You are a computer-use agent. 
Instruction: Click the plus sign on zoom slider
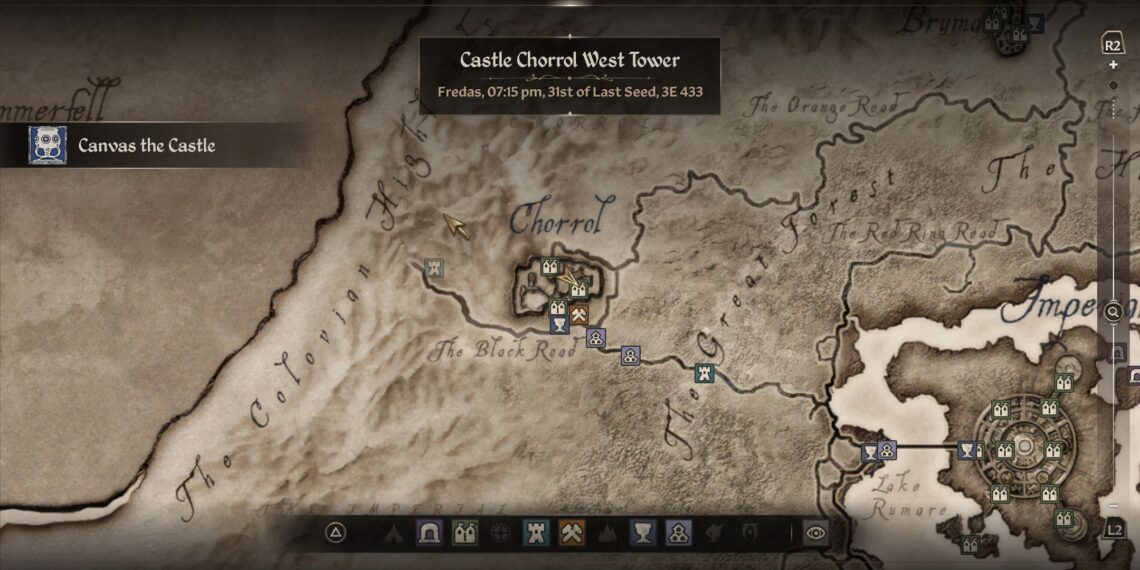(x=1113, y=65)
